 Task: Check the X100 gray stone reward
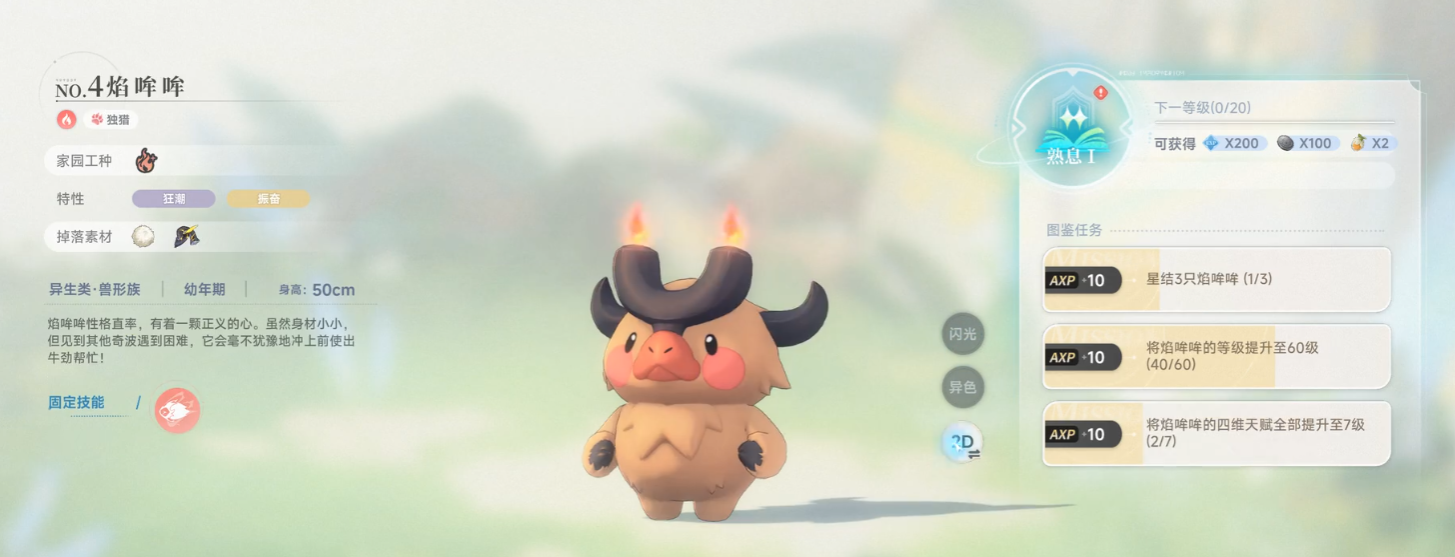pyautogui.click(x=1306, y=143)
